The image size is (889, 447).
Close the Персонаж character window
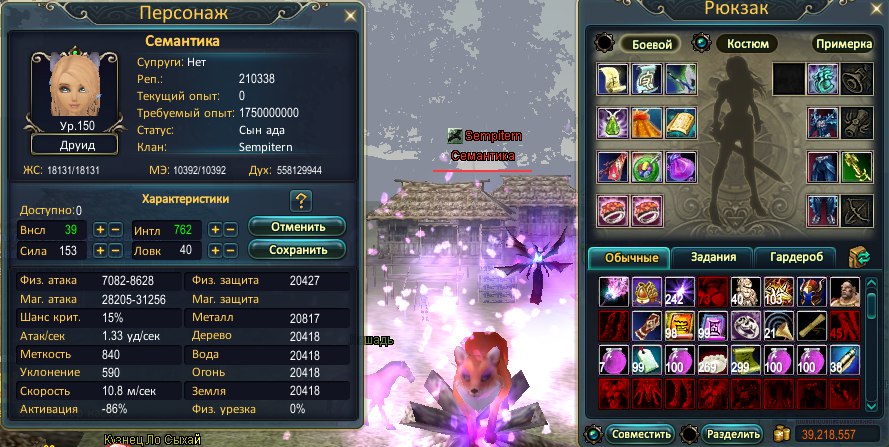click(349, 15)
